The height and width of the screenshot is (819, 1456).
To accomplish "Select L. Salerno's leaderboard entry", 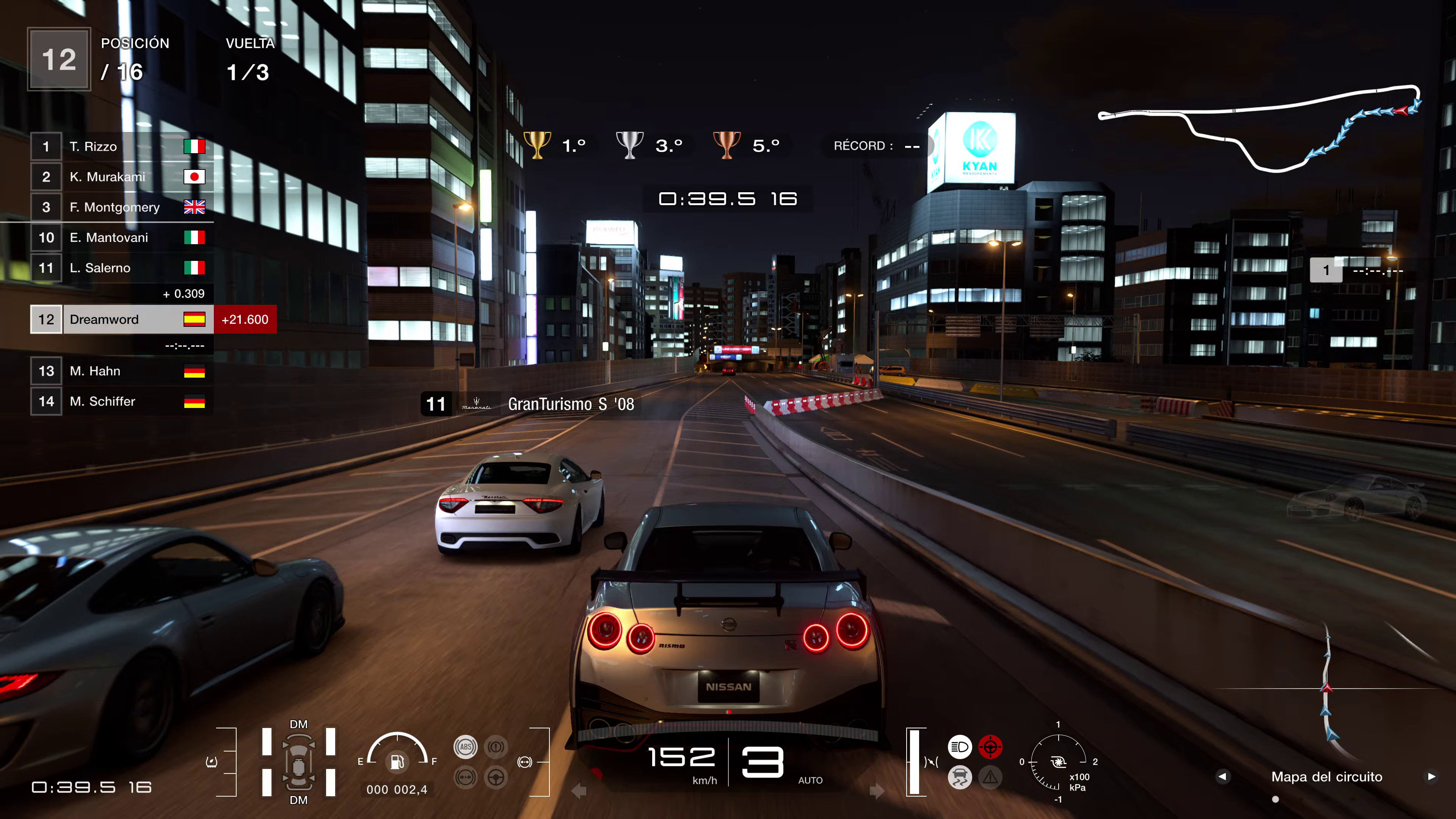I will point(121,268).
